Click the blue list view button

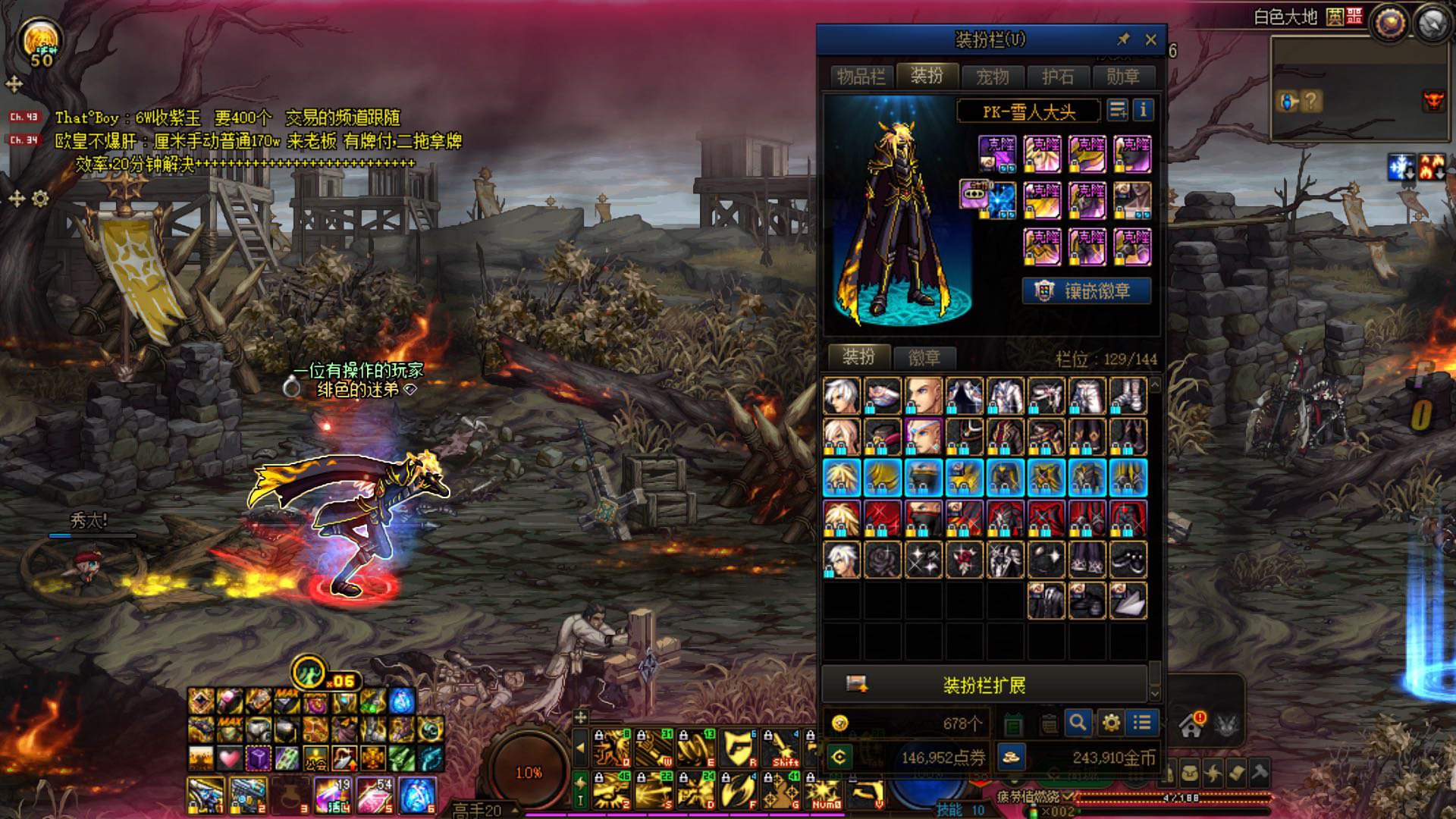click(x=1142, y=723)
